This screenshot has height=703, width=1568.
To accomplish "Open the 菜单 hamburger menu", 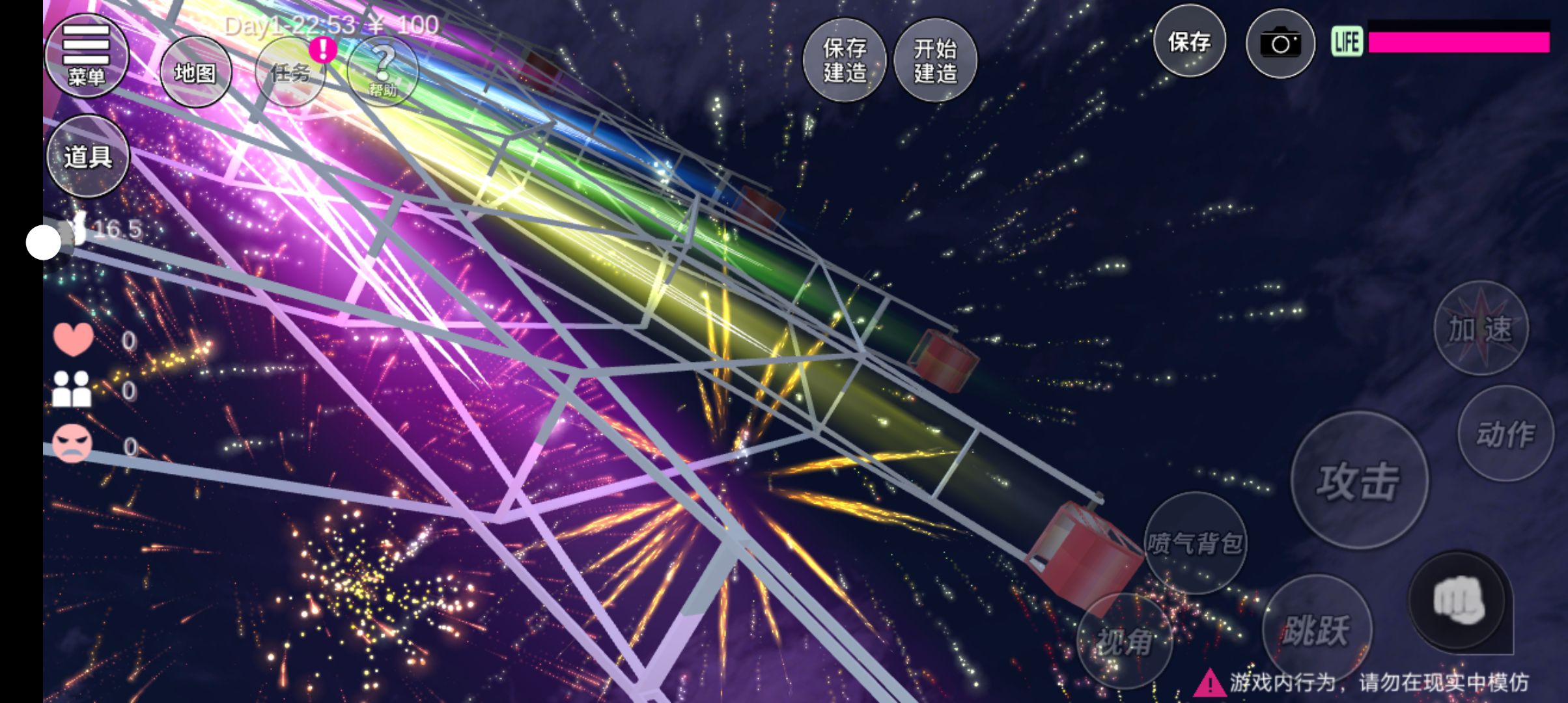I will coord(86,55).
